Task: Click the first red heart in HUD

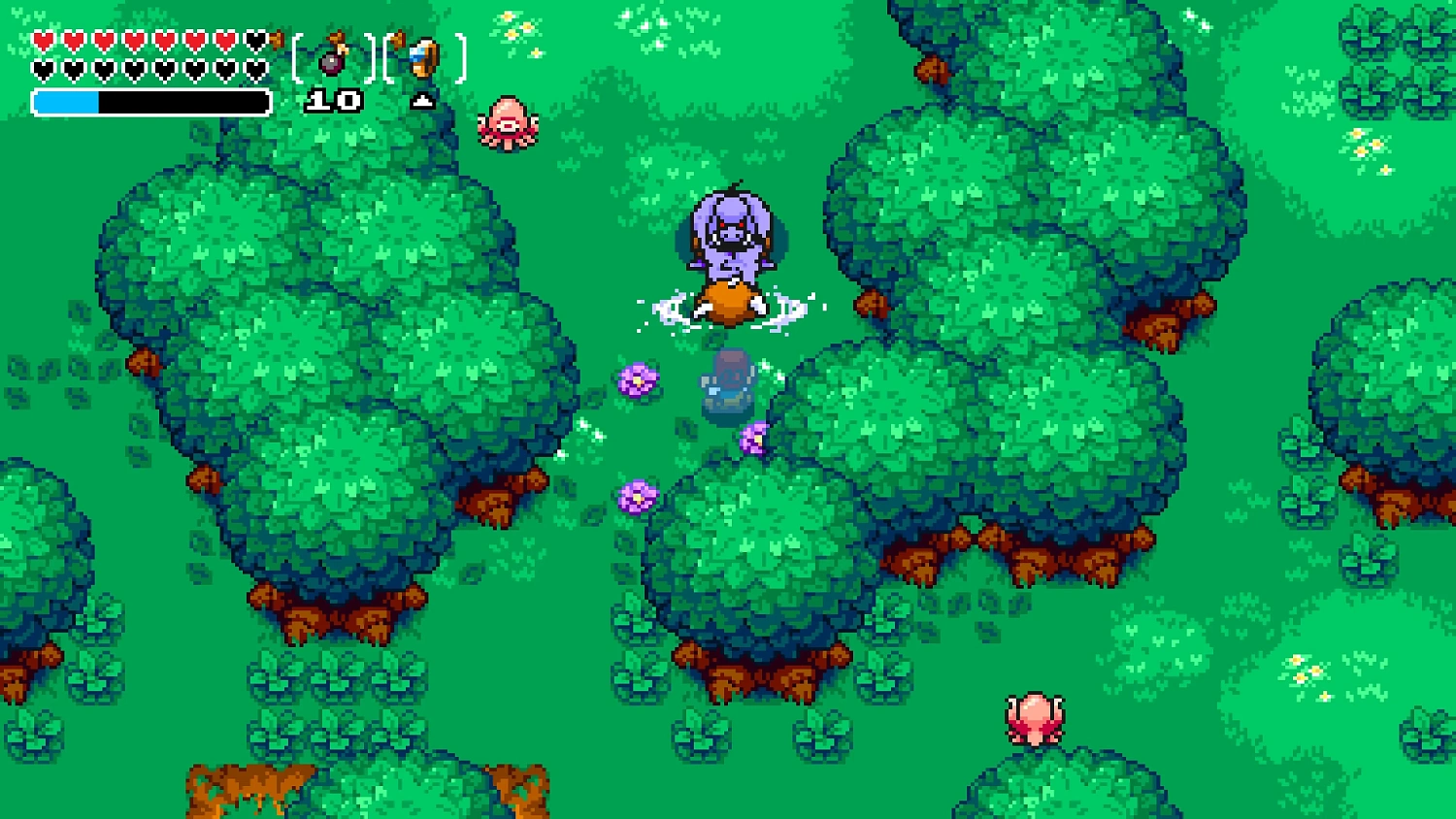Action: click(42, 41)
